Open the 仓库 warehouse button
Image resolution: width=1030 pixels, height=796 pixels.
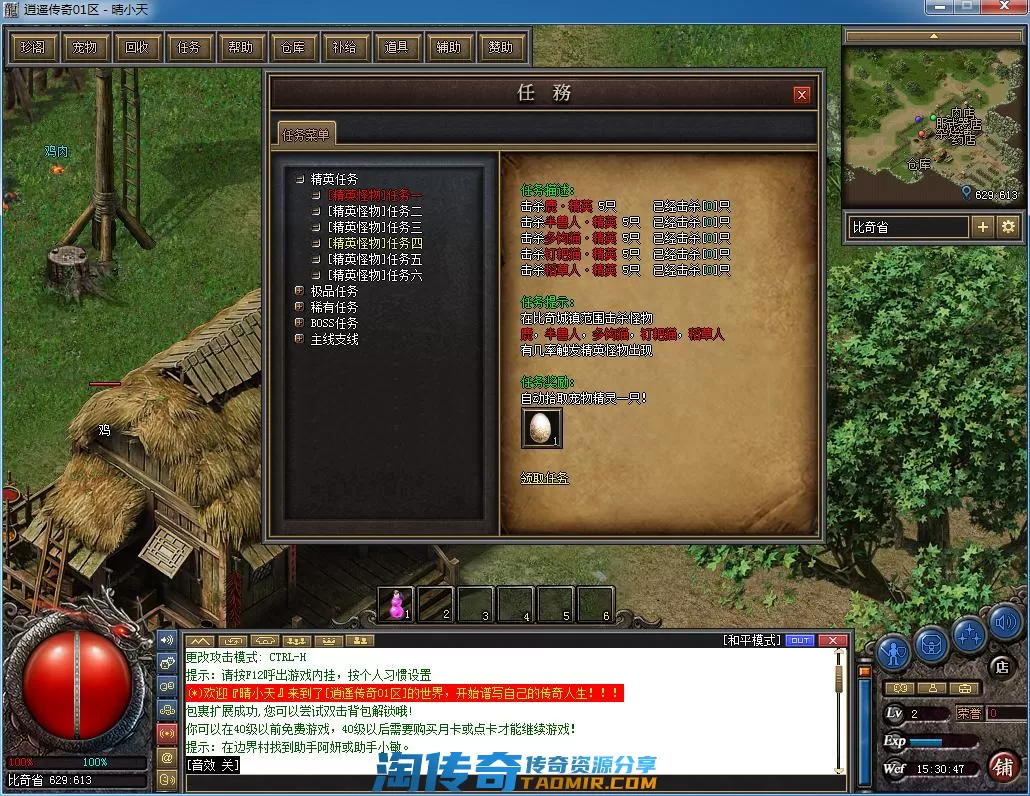(293, 47)
